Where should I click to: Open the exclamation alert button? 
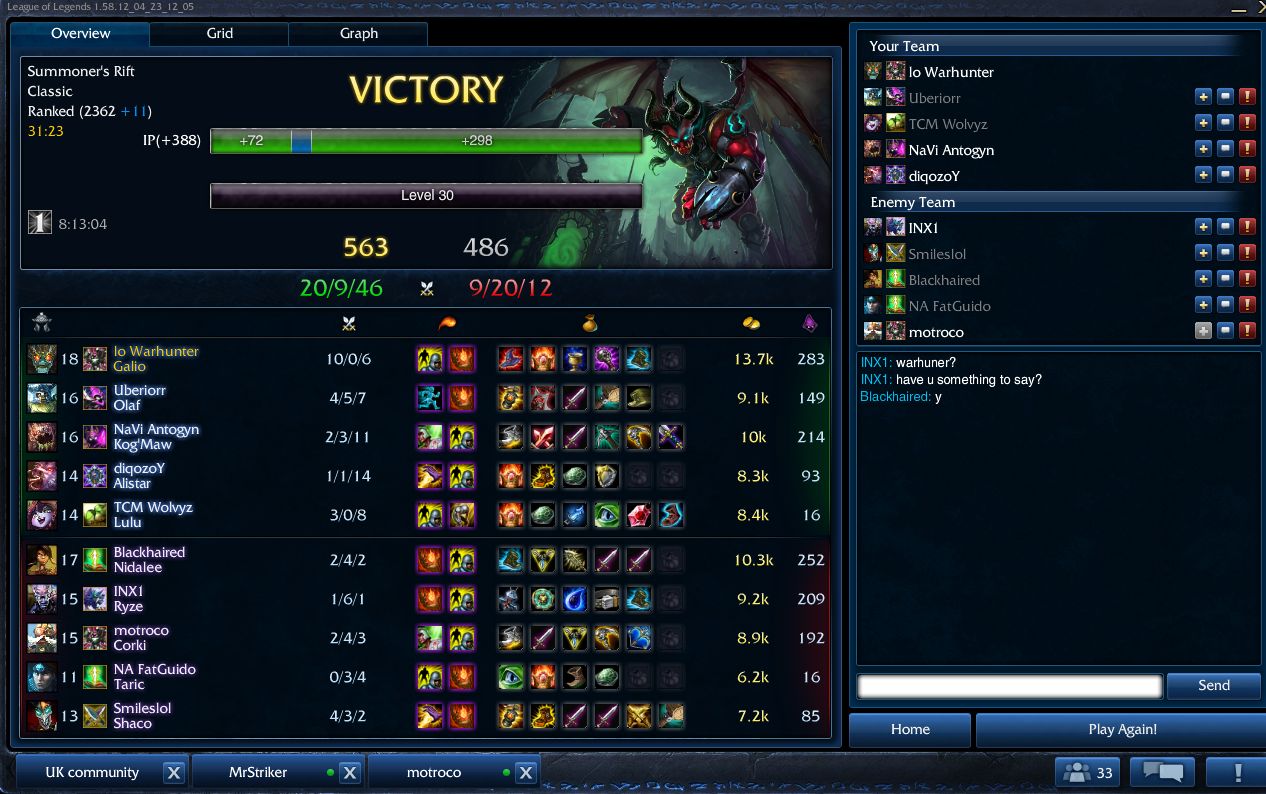[1237, 772]
